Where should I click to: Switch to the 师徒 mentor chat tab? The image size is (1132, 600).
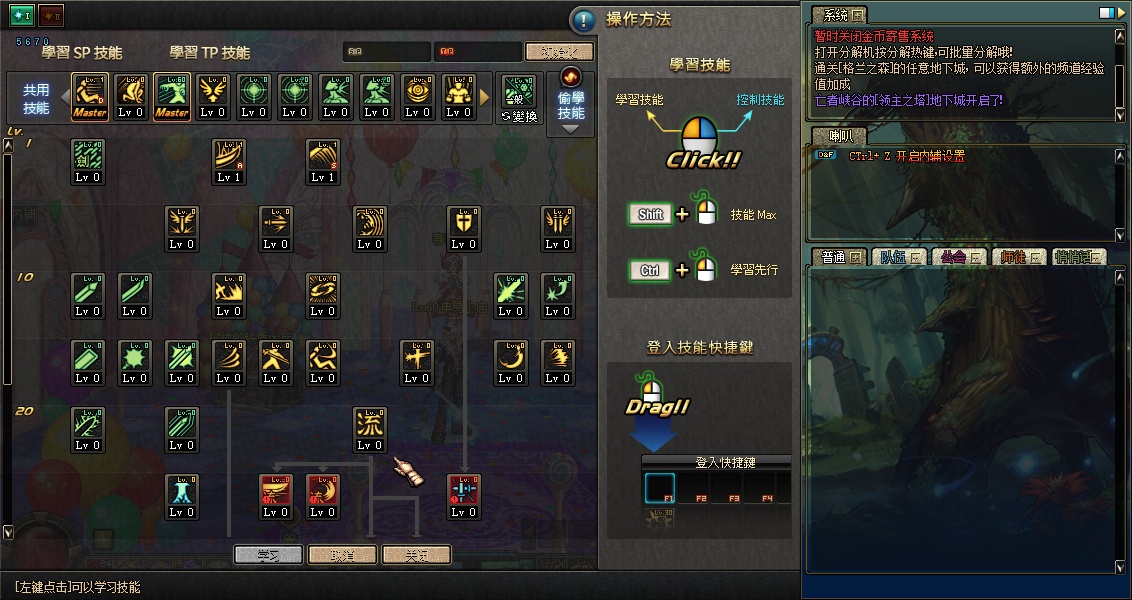tap(1019, 257)
